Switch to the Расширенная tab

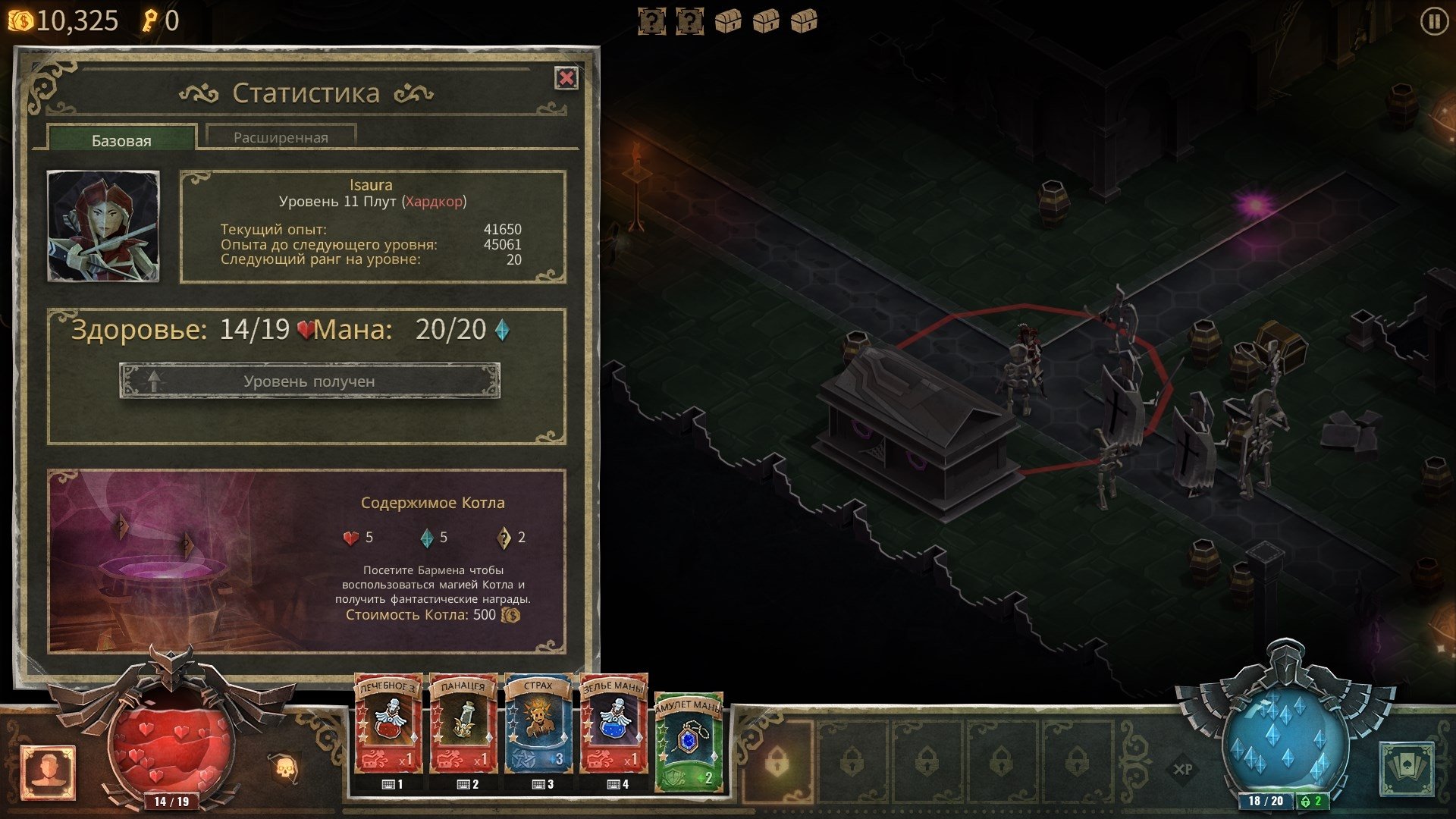coord(281,137)
